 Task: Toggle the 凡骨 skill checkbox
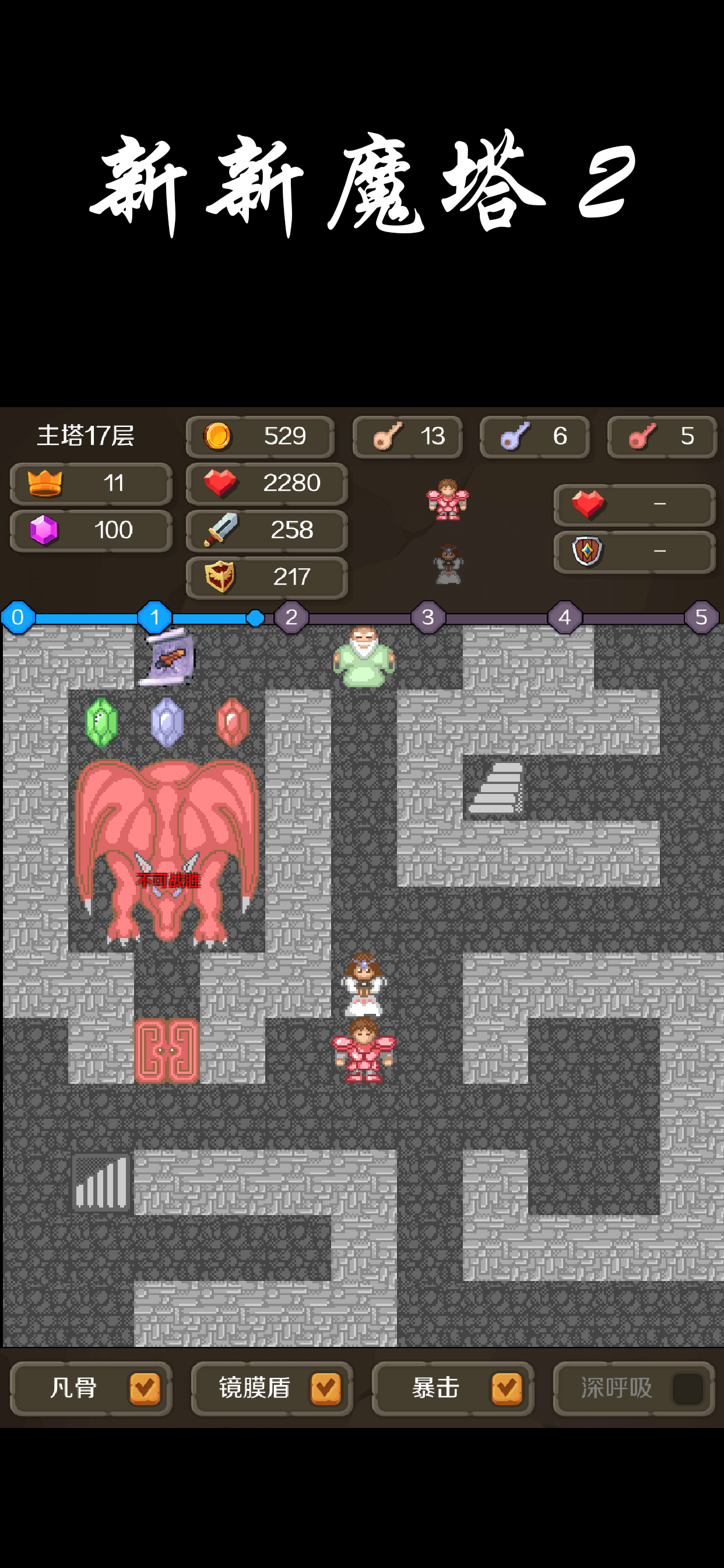[144, 1388]
